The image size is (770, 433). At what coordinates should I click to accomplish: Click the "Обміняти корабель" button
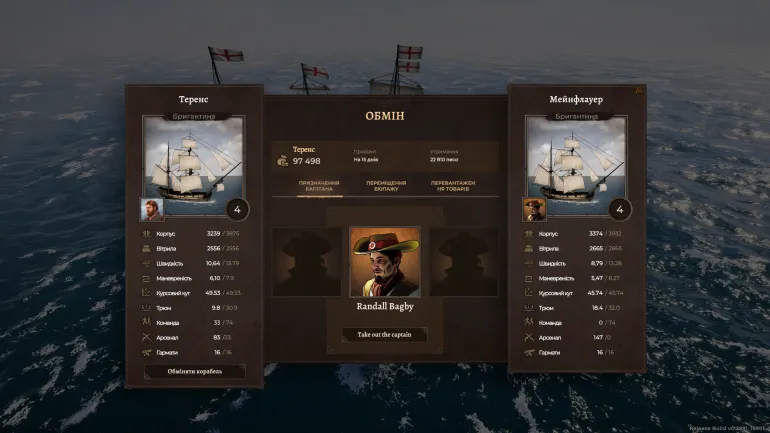pos(194,371)
